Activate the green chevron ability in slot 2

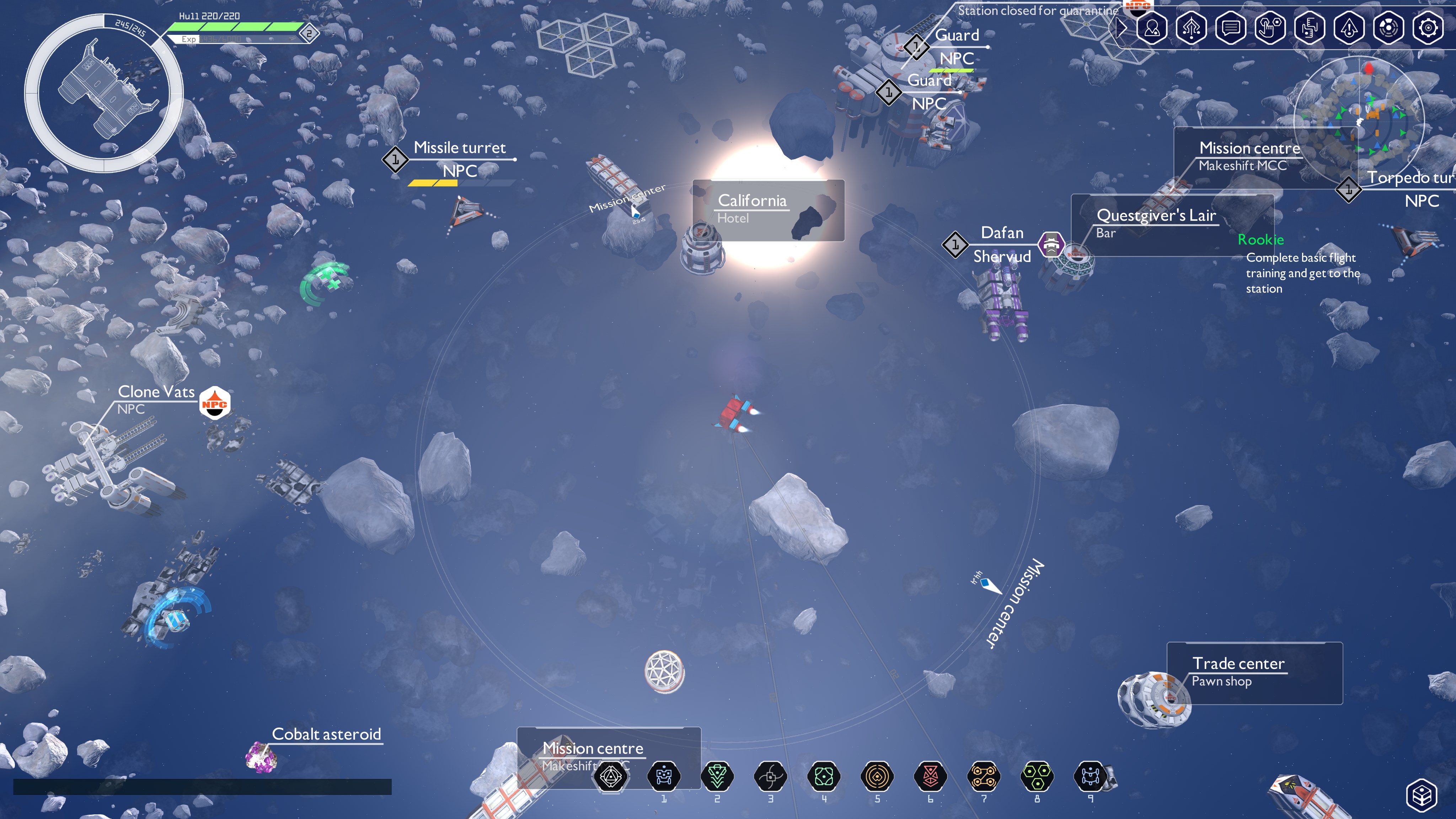click(717, 777)
